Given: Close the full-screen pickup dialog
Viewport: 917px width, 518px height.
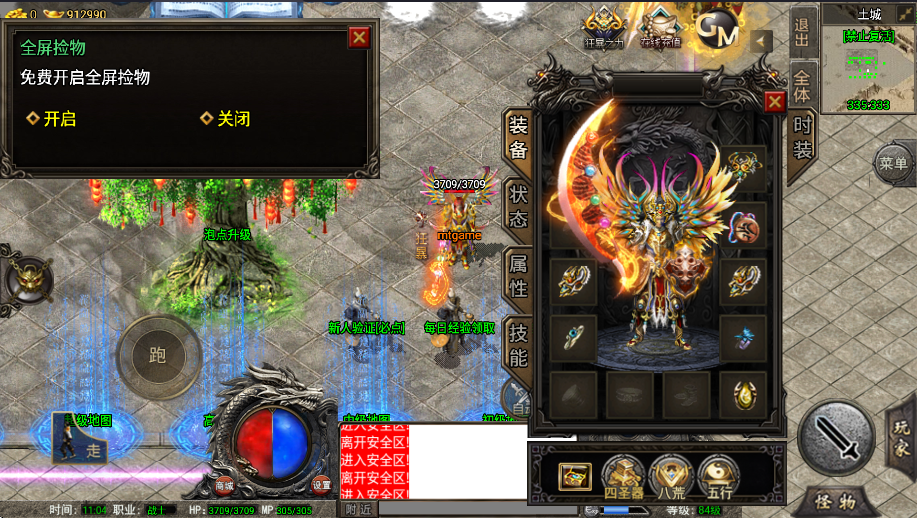Looking at the screenshot, I should coord(359,38).
